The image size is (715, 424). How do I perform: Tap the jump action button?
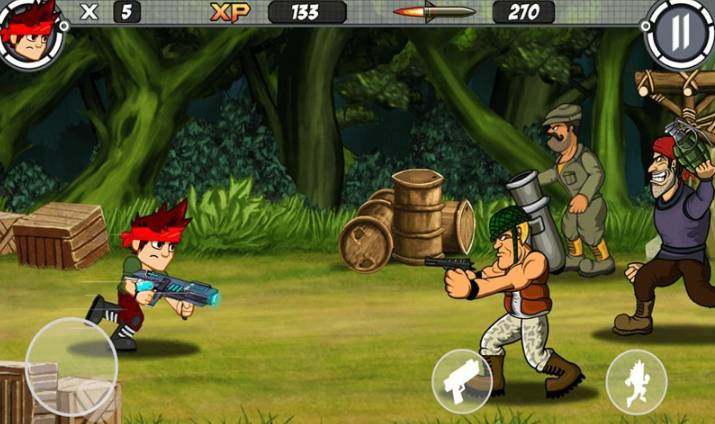(x=636, y=381)
